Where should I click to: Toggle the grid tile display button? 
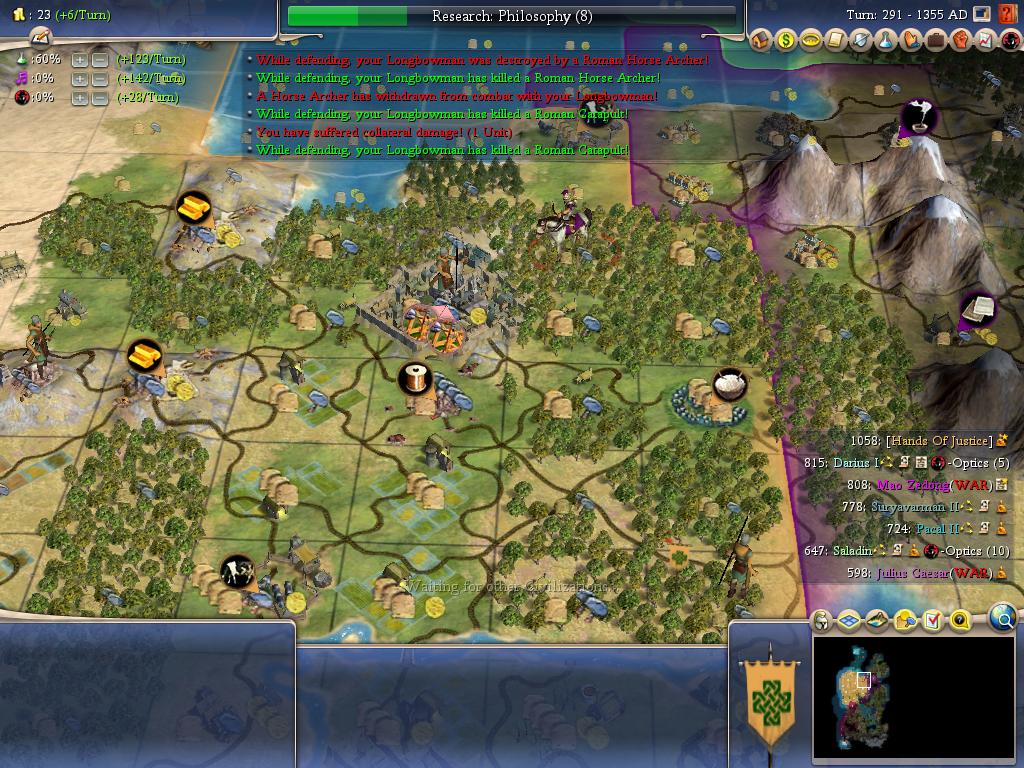click(849, 621)
